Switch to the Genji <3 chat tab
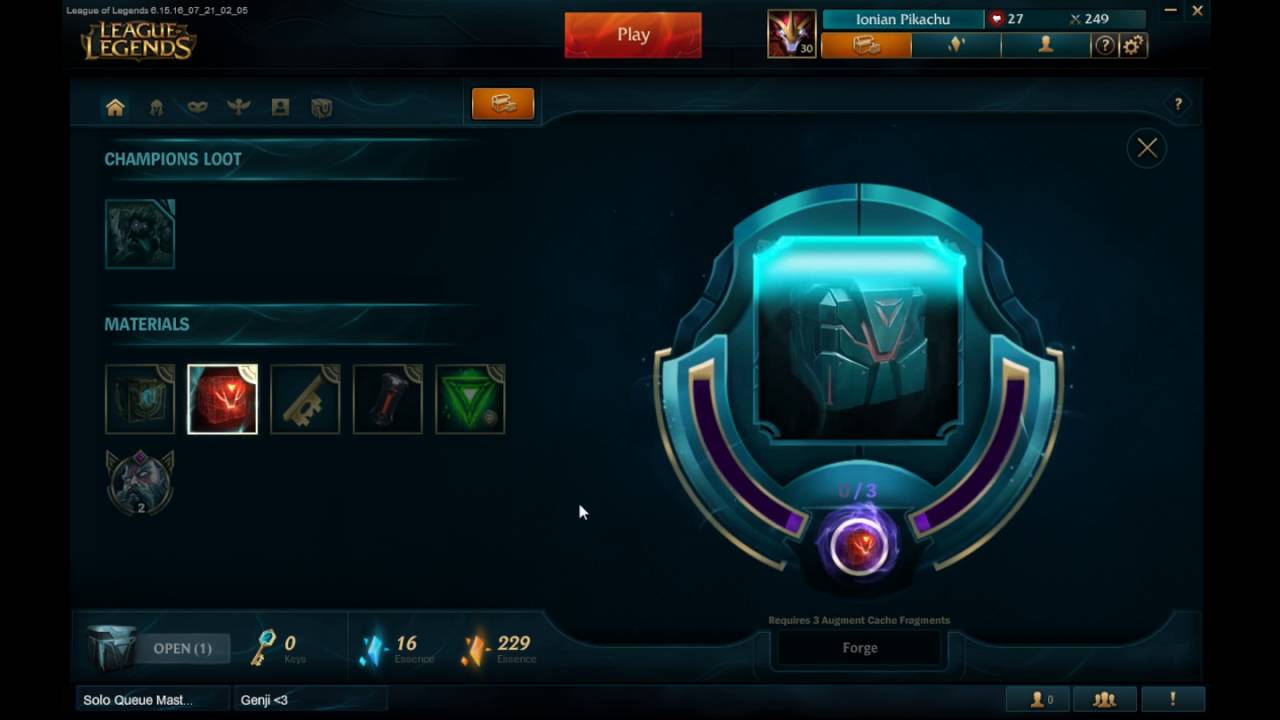This screenshot has height=720, width=1280. (265, 700)
